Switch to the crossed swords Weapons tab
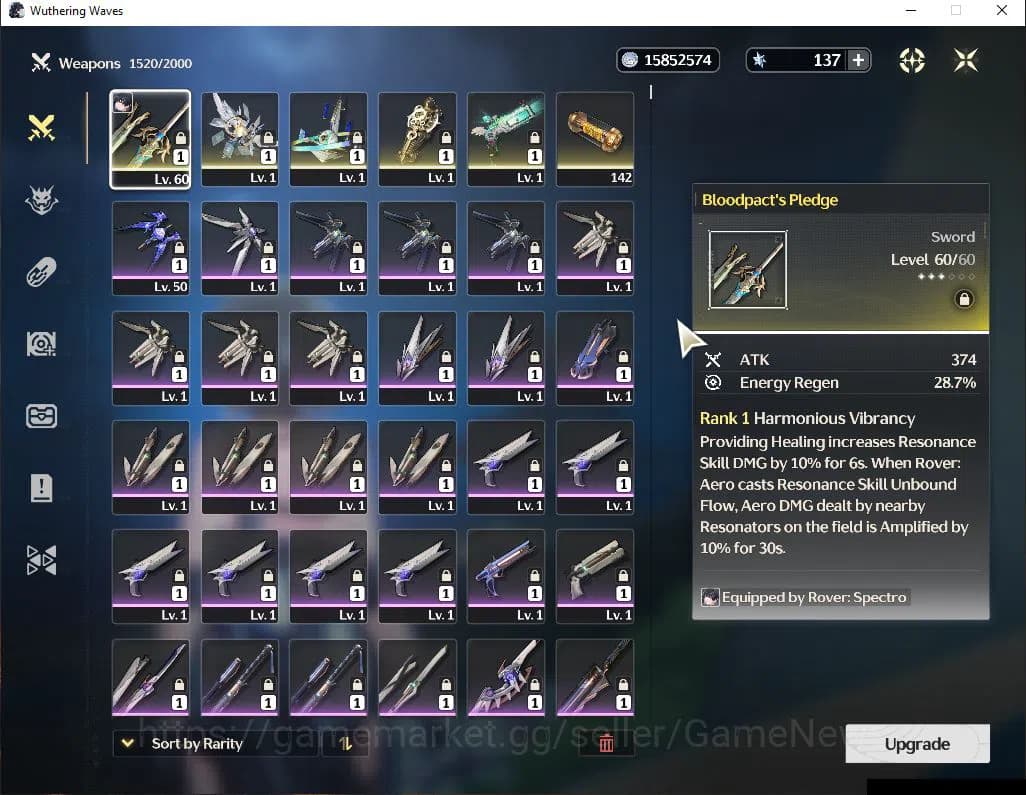 point(41,128)
